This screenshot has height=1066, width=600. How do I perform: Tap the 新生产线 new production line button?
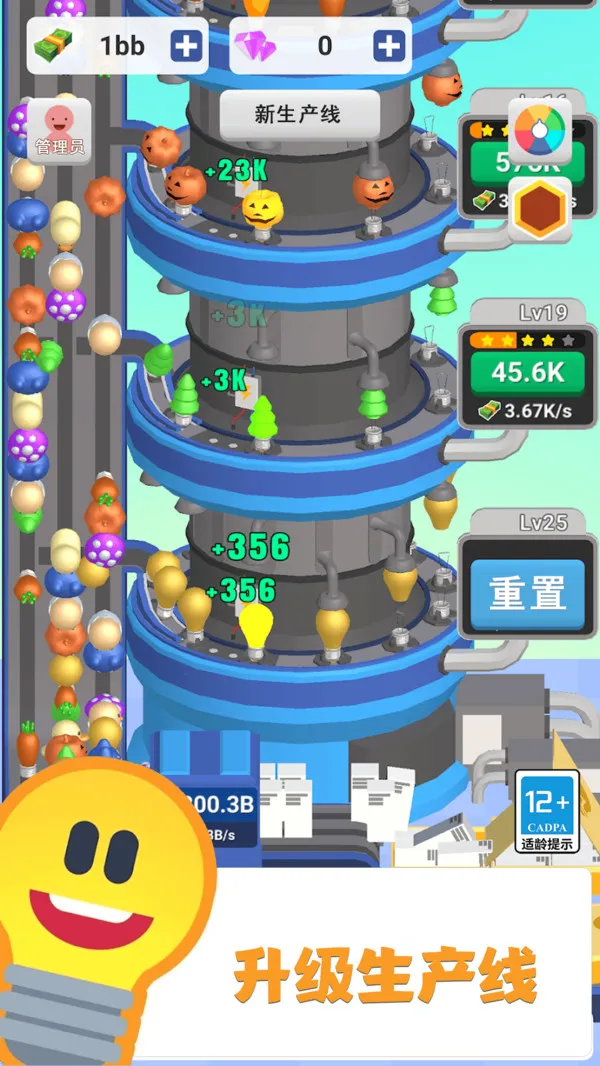299,115
